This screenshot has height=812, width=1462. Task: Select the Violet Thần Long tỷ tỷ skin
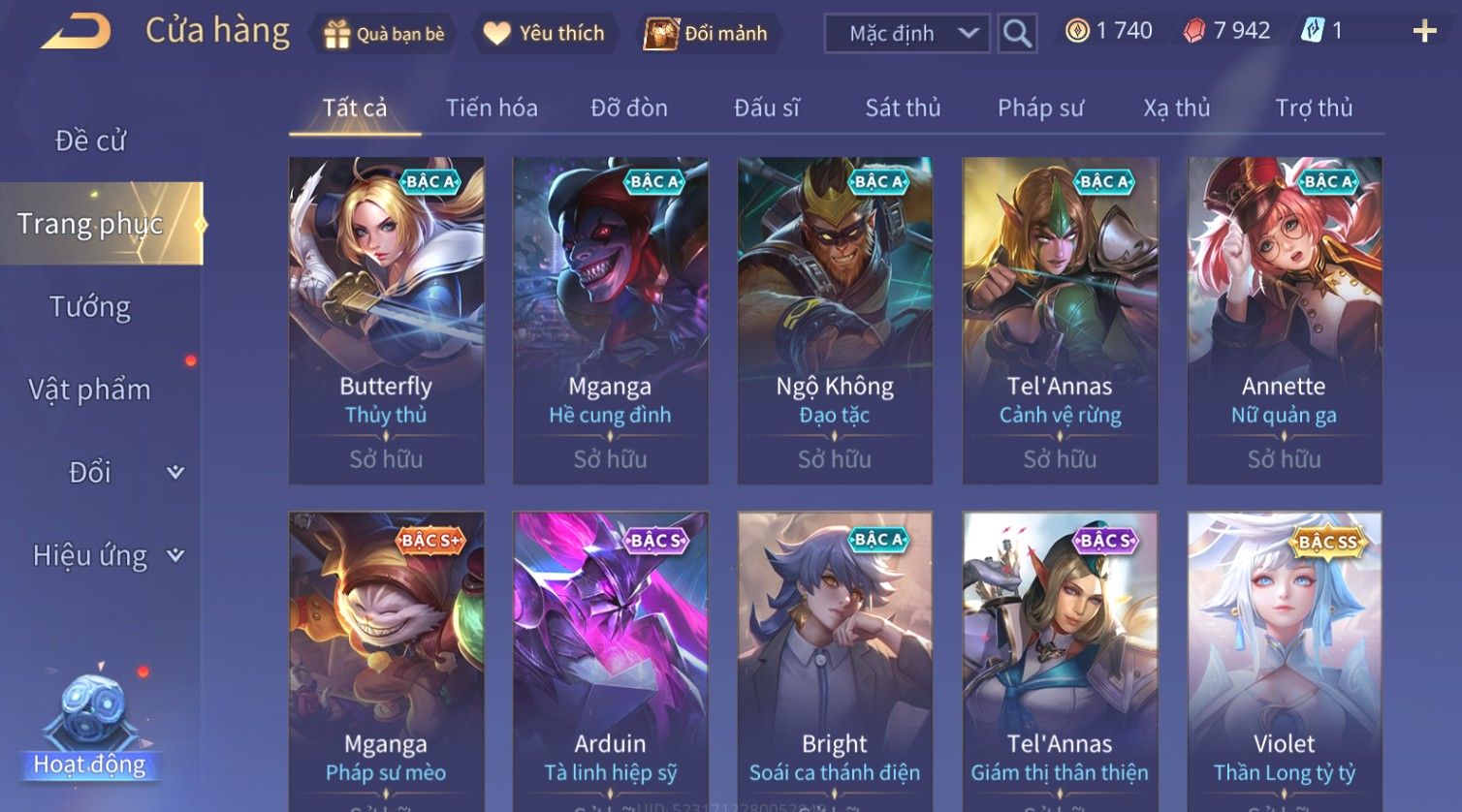pyautogui.click(x=1284, y=661)
